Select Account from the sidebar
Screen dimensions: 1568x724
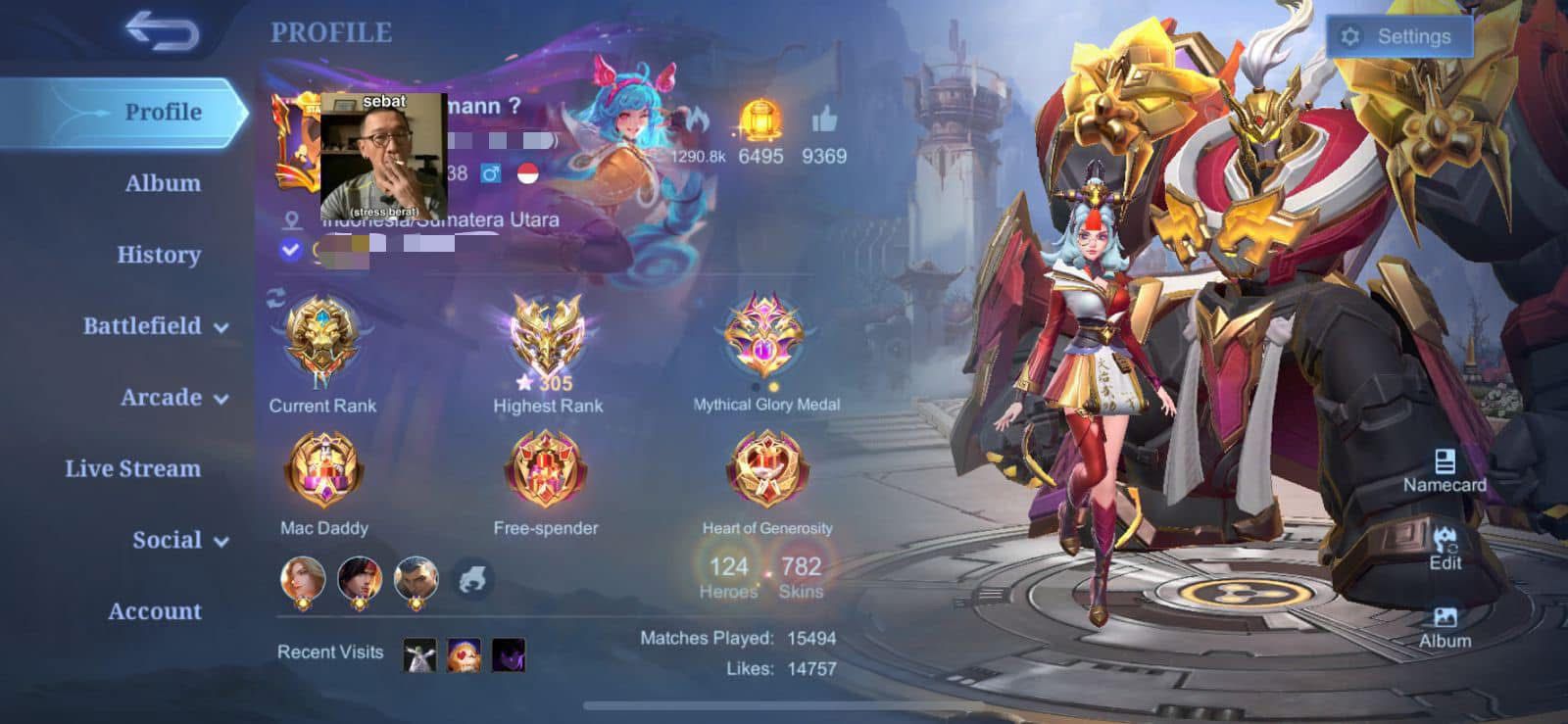[155, 610]
